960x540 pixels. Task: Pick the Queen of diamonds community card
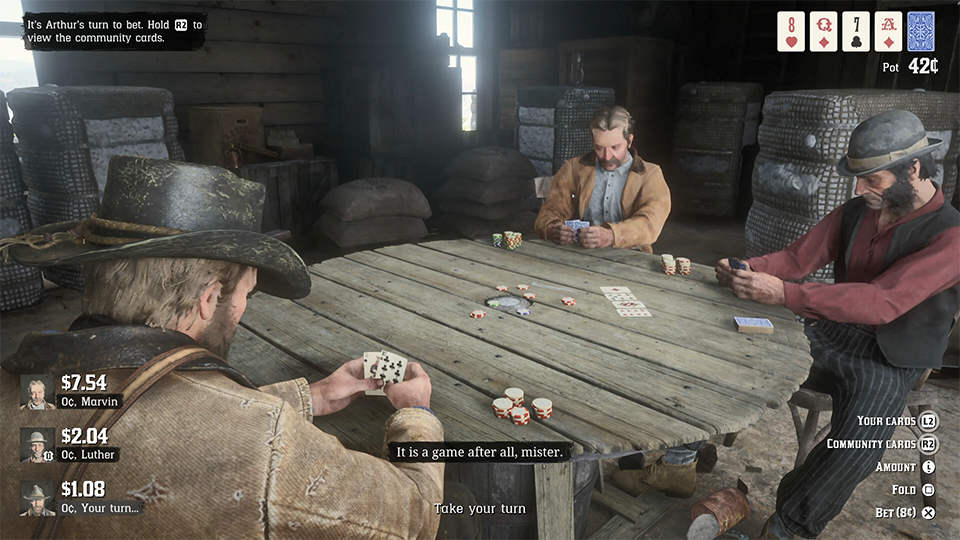[x=823, y=31]
